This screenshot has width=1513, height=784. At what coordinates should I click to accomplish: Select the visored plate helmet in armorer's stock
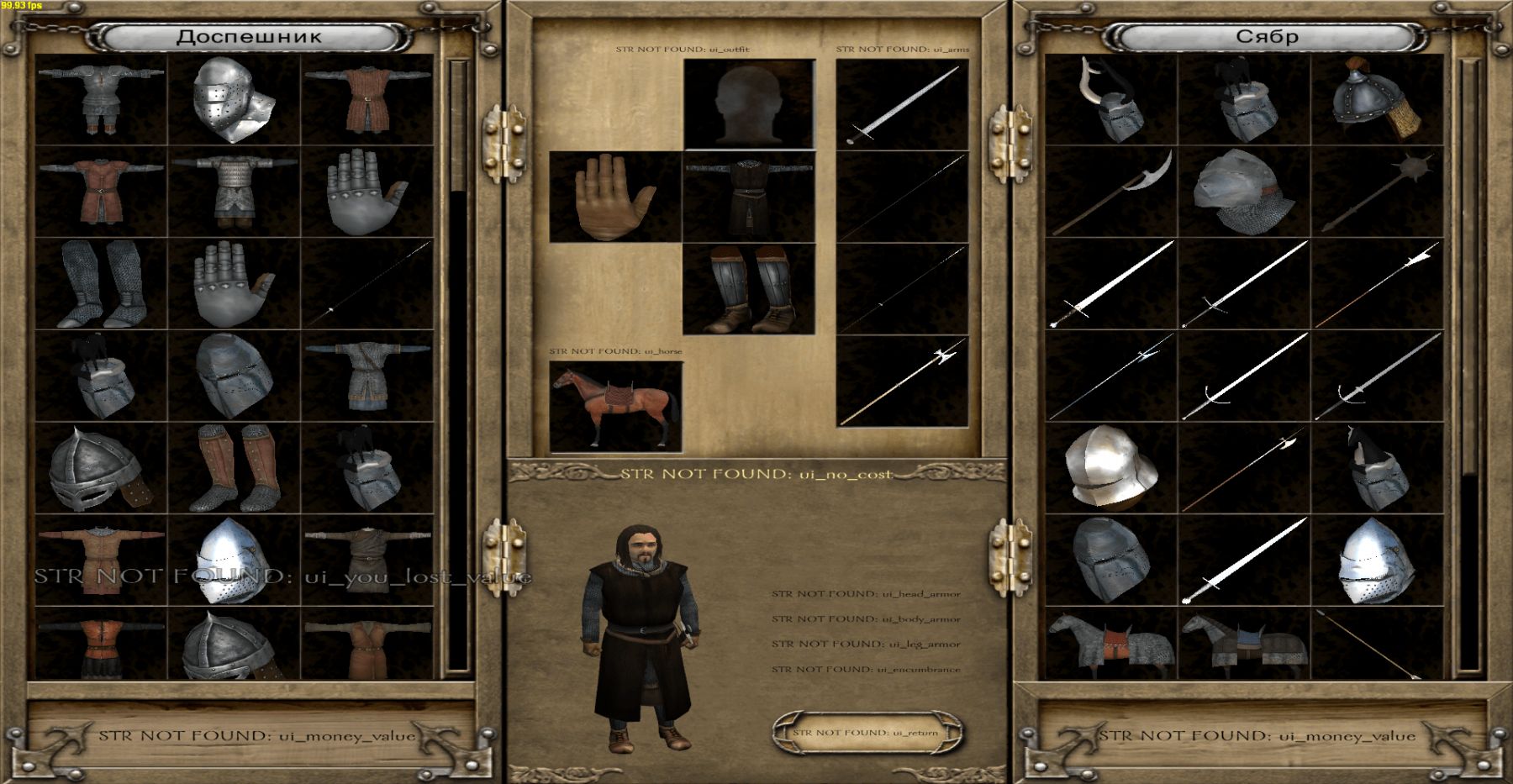click(x=235, y=100)
